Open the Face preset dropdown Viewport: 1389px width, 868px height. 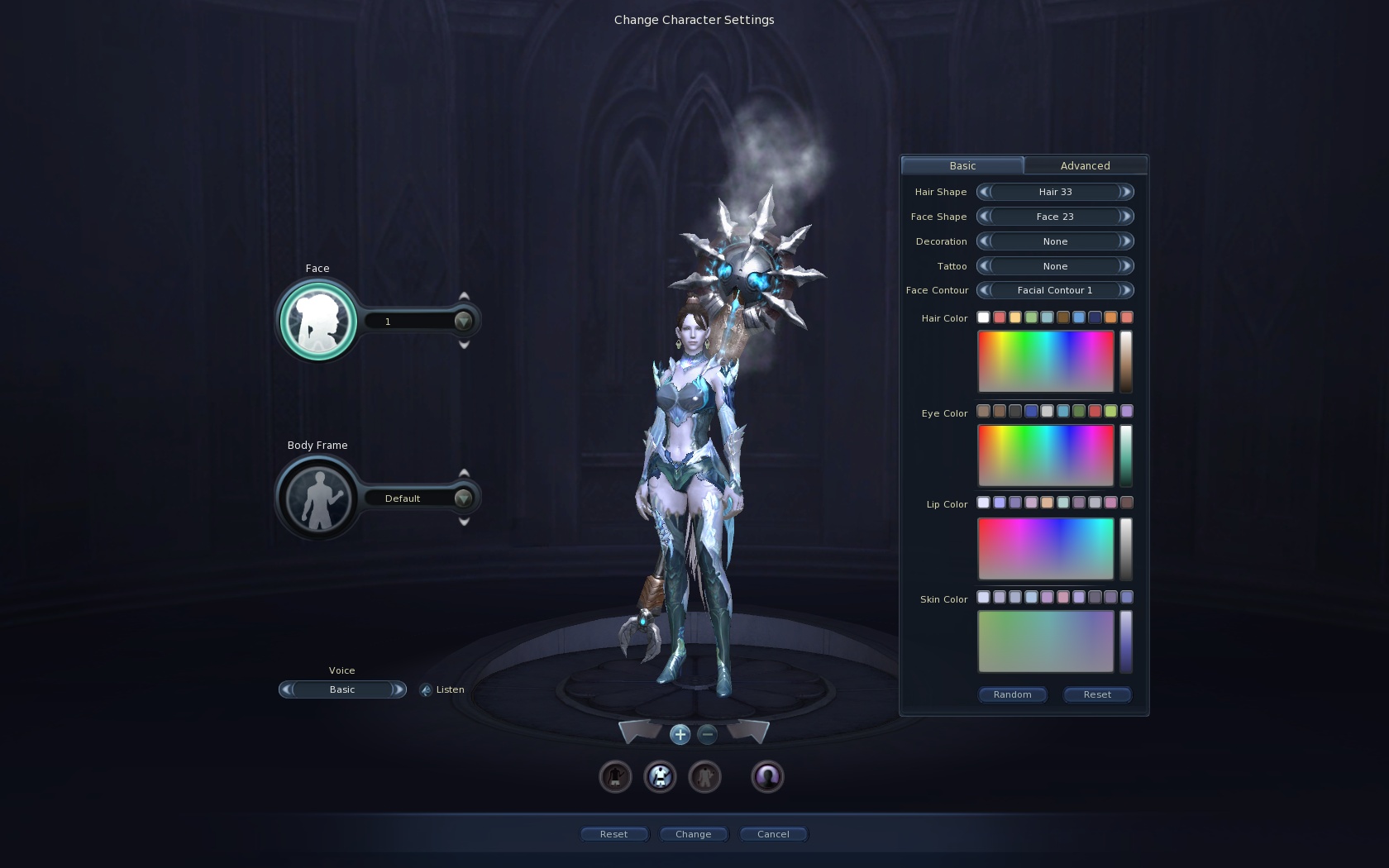[463, 321]
